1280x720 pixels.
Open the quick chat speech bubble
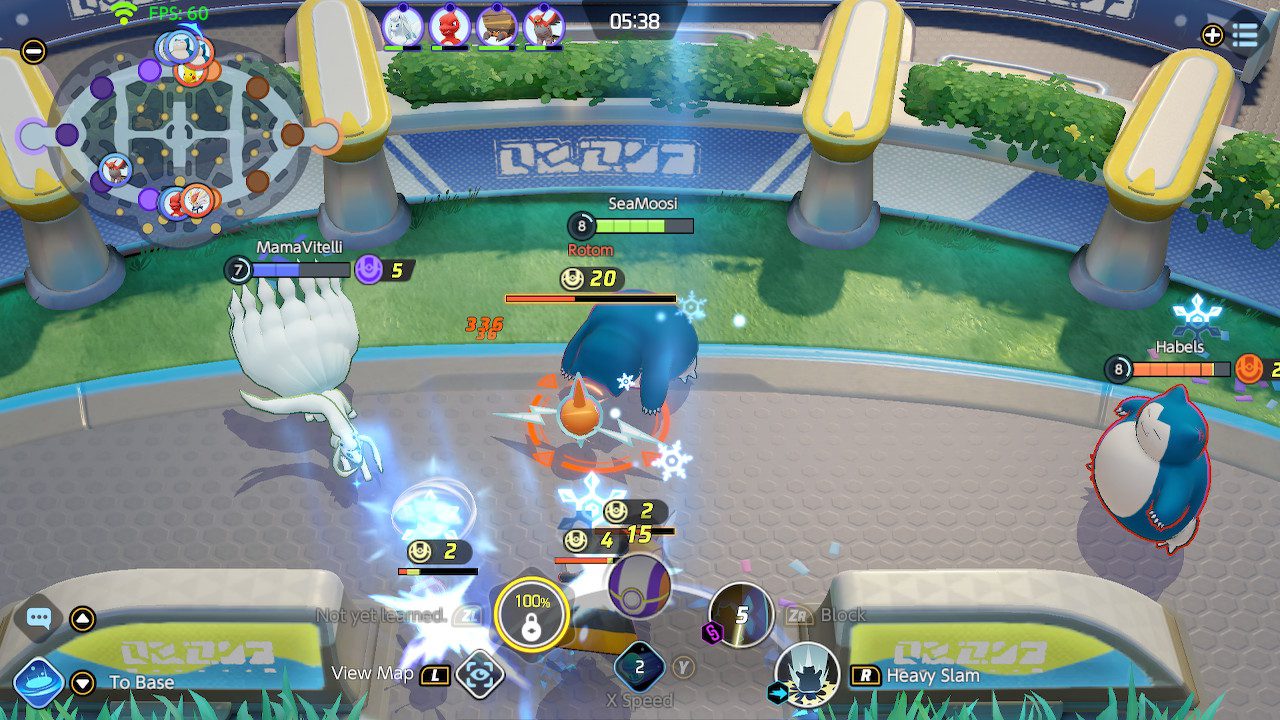coord(39,618)
